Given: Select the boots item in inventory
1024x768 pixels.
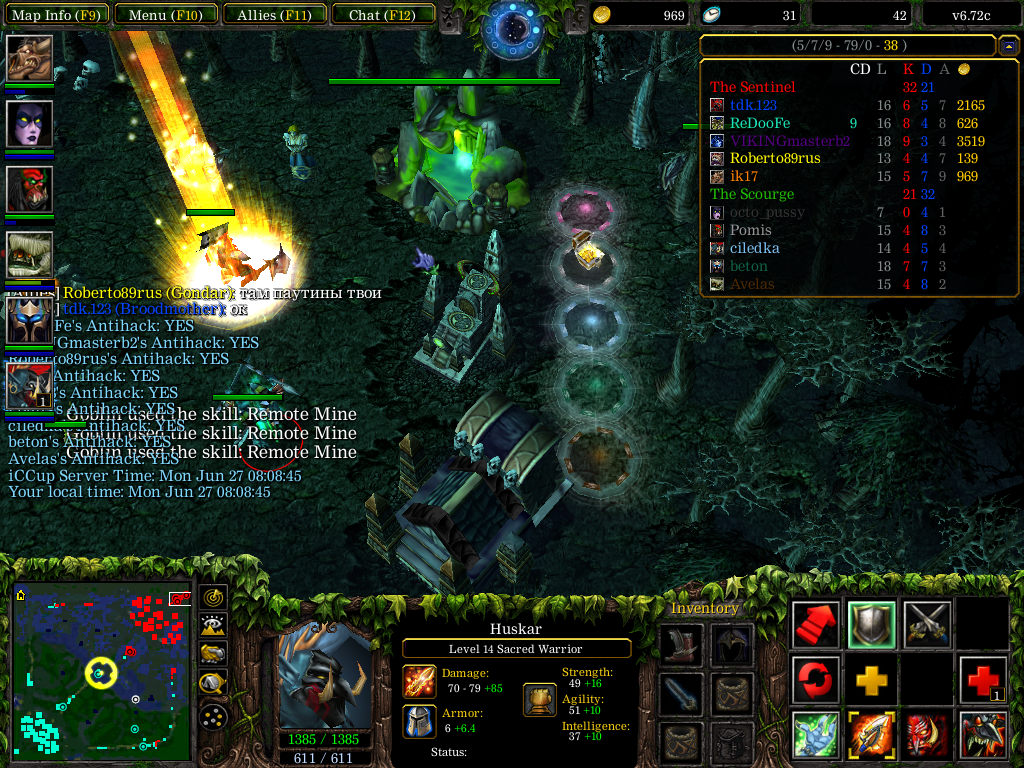Looking at the screenshot, I should coord(680,645).
